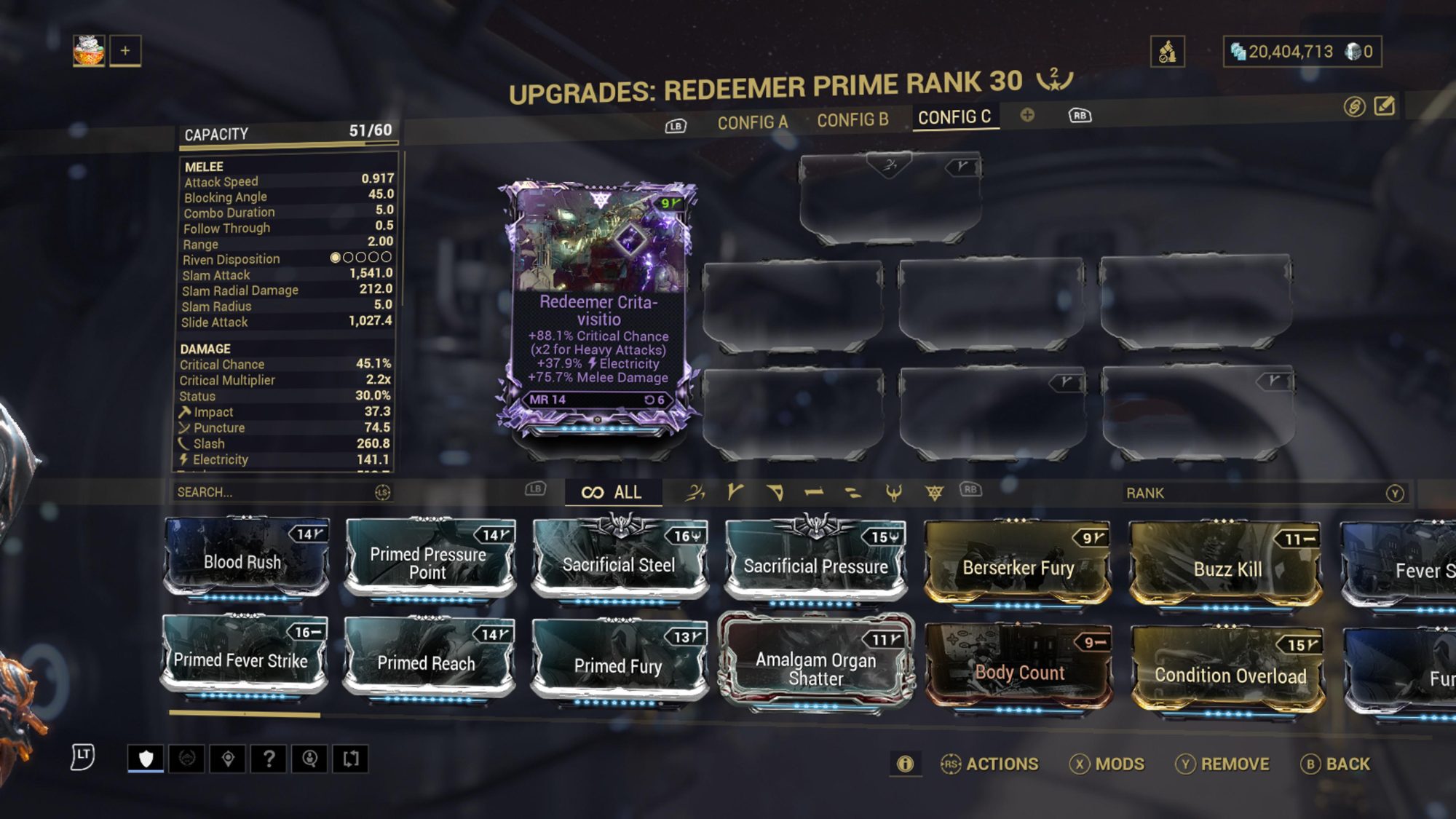Click the Riven Disposition dot indicator
The height and width of the screenshot is (819, 1456).
point(360,258)
